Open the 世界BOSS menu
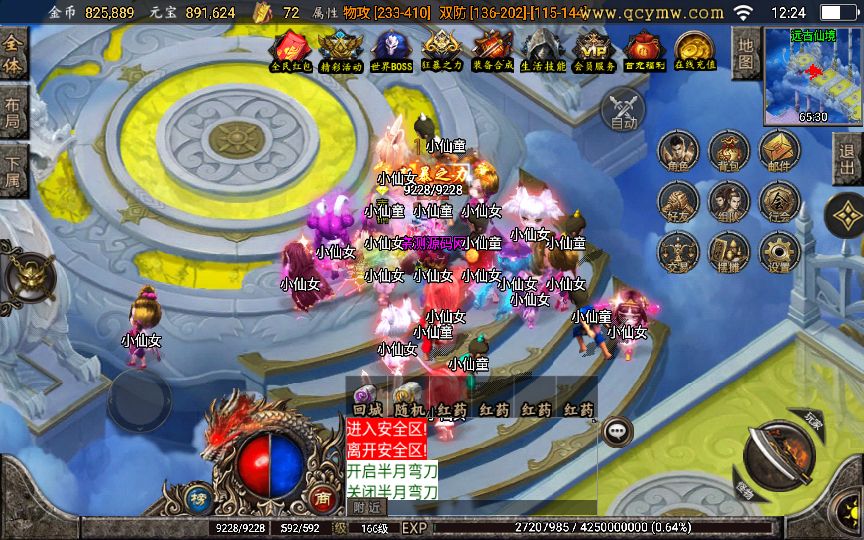The image size is (864, 540). [x=391, y=50]
